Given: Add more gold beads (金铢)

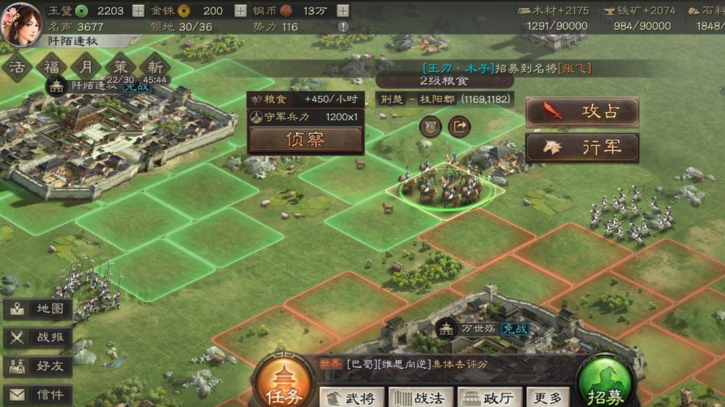Looking at the screenshot, I should (x=241, y=10).
